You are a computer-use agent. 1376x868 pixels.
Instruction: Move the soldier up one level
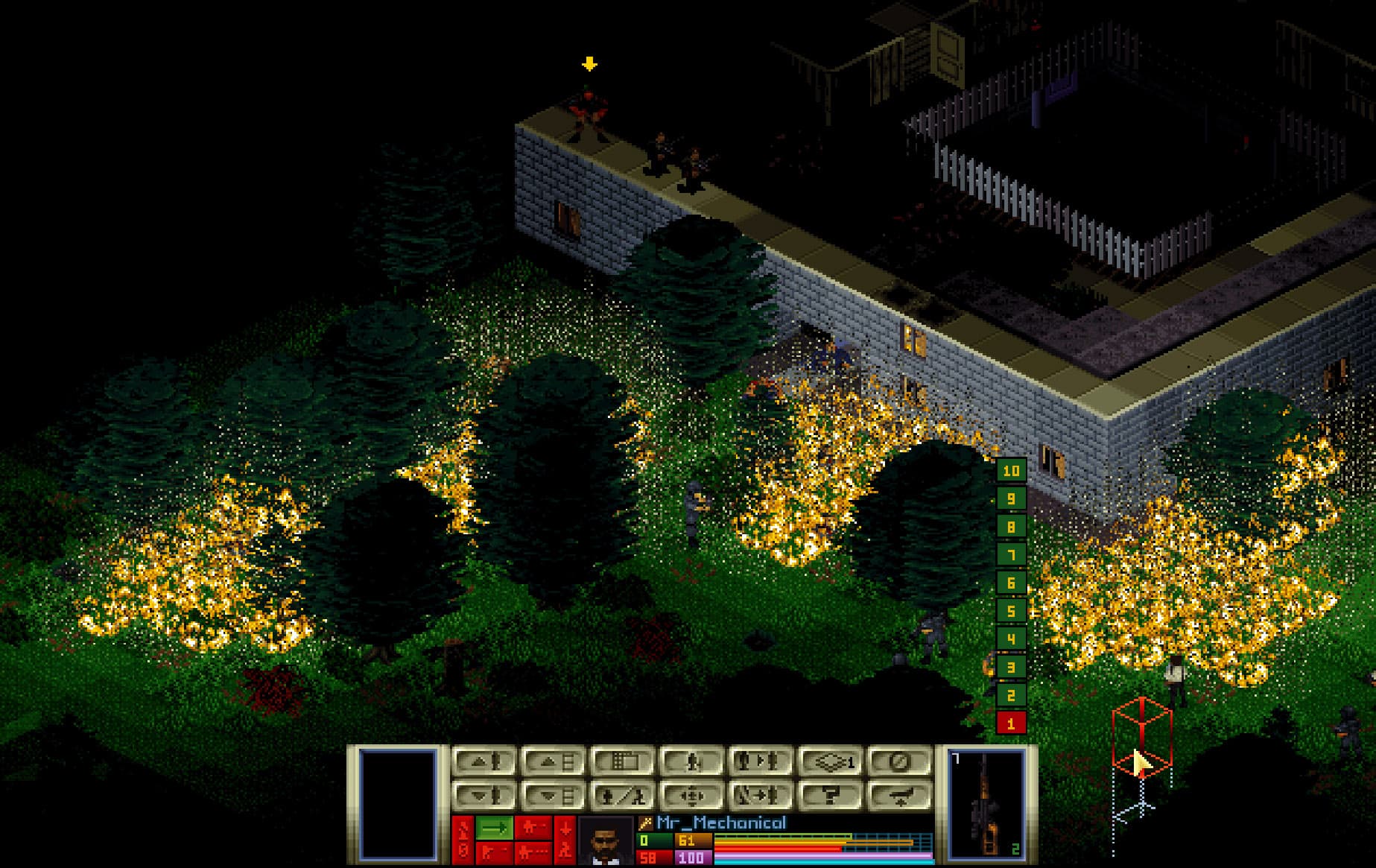point(482,762)
